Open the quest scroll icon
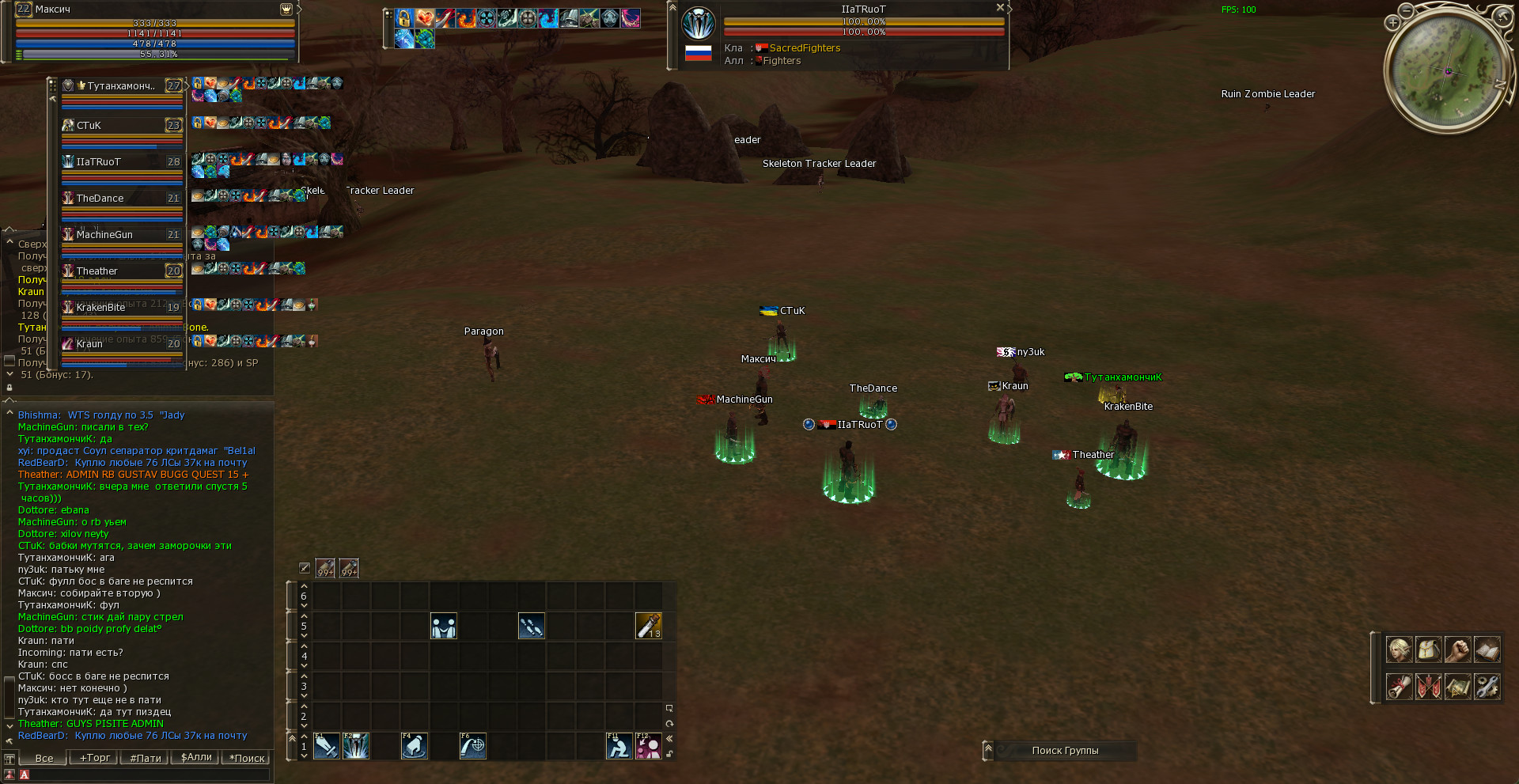The height and width of the screenshot is (784, 1519). [1399, 686]
